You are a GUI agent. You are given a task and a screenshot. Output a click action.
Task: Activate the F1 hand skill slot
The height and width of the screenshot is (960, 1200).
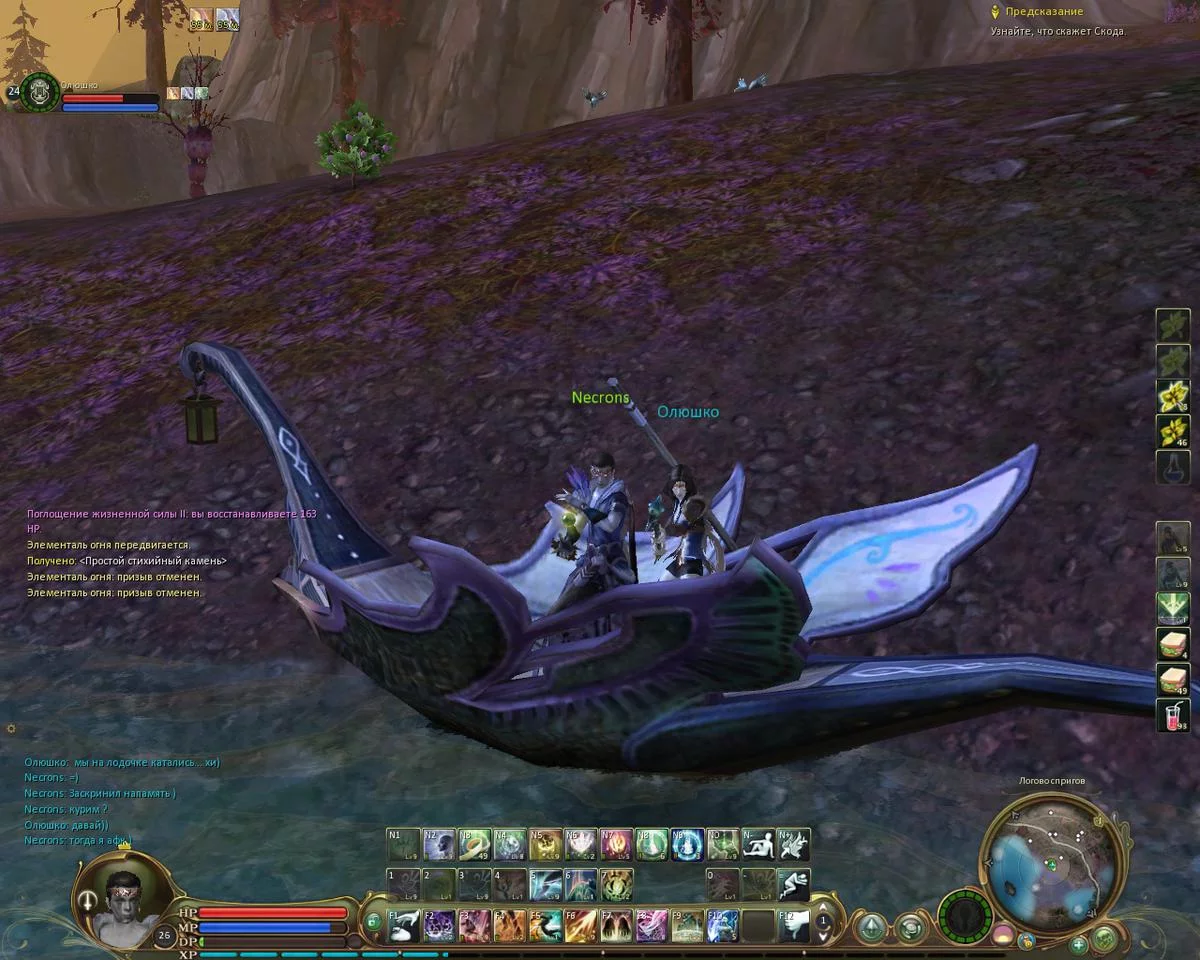[404, 925]
